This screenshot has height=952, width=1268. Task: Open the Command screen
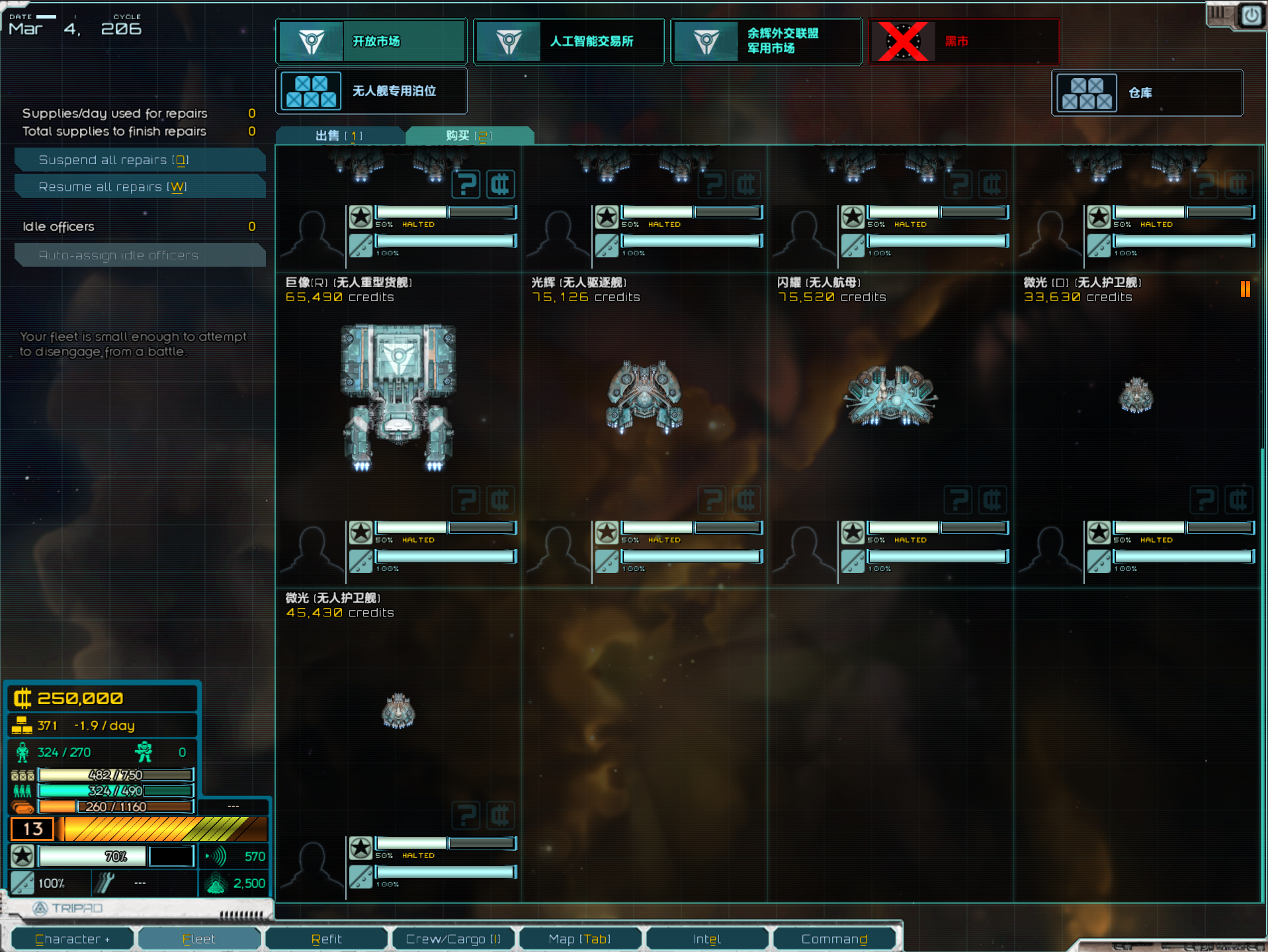834,939
